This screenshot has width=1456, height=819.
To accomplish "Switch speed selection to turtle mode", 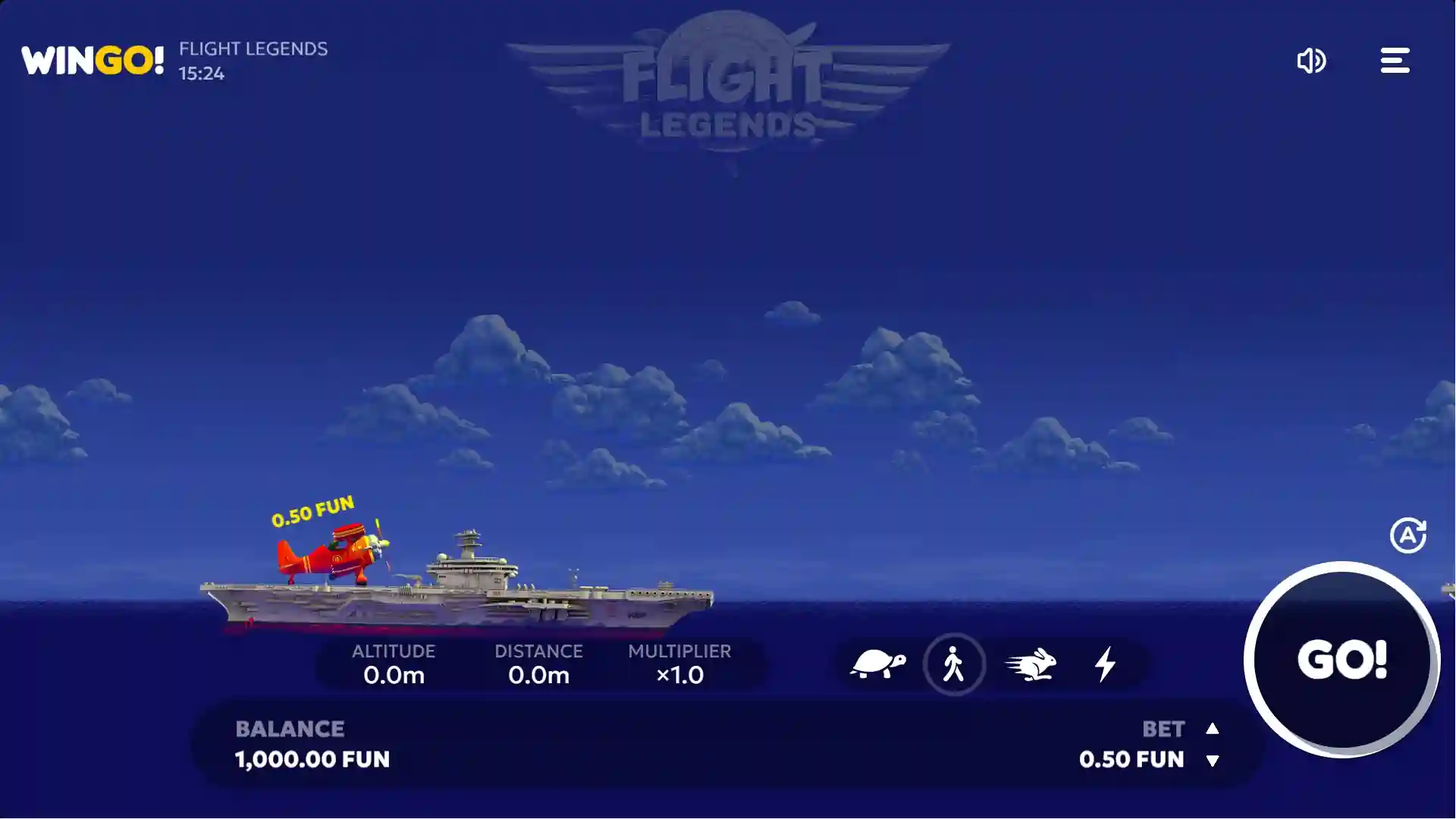I will pos(878,664).
